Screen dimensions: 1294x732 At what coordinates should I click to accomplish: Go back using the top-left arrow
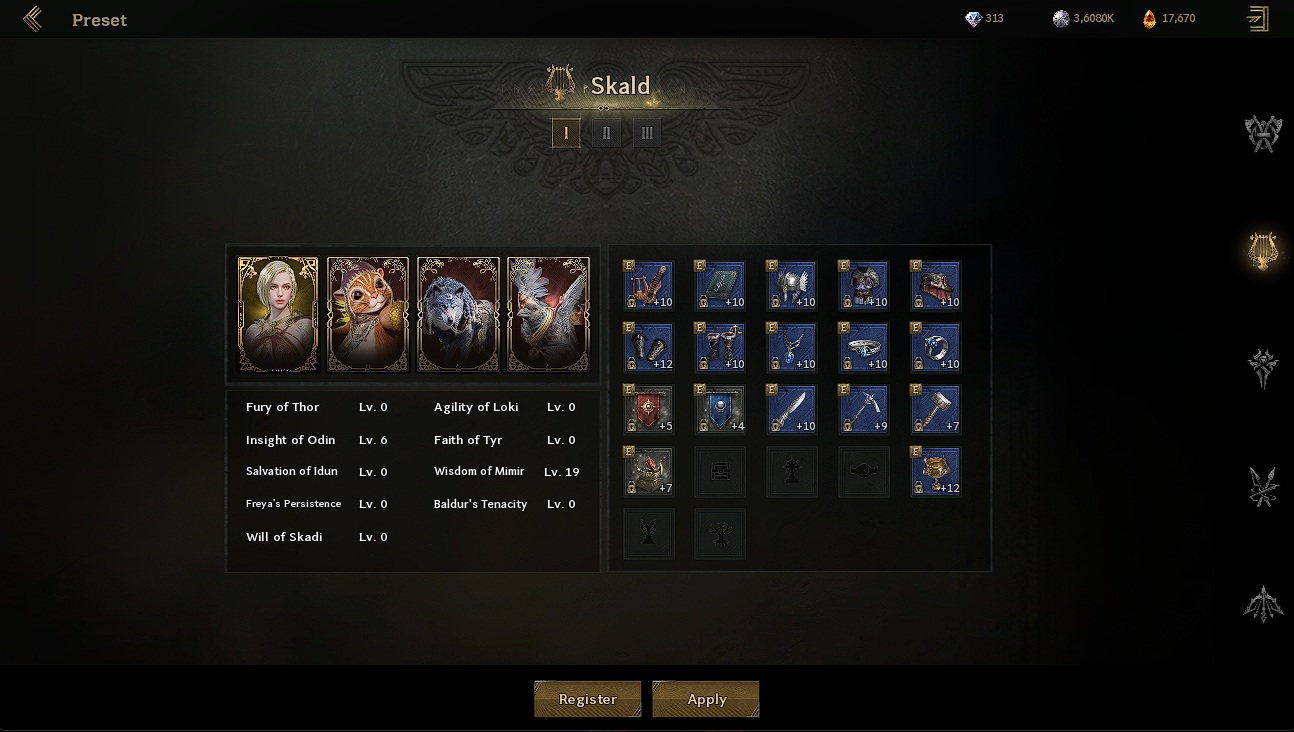click(x=32, y=19)
